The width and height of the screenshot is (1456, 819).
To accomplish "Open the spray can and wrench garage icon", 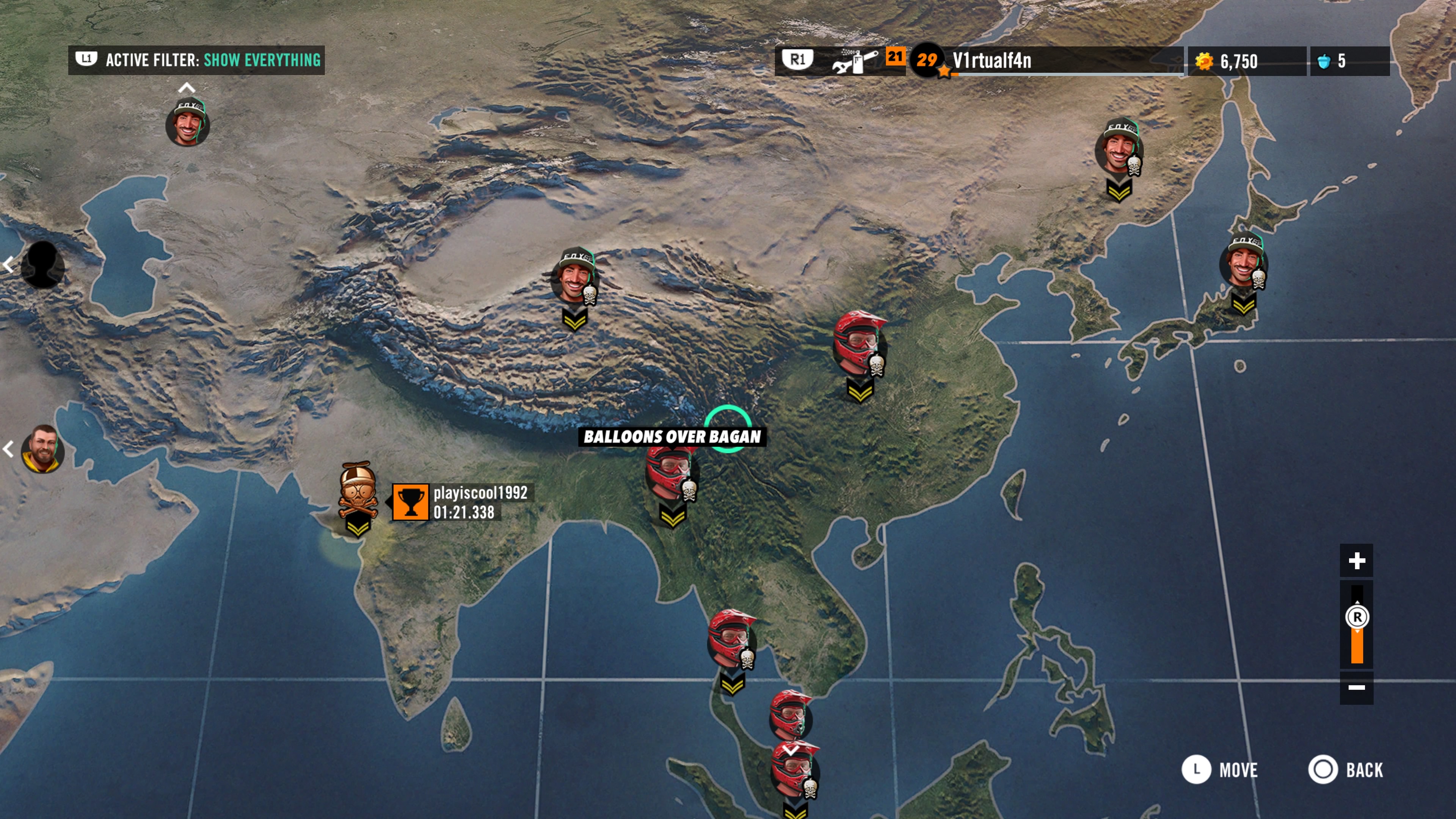I will [x=855, y=61].
